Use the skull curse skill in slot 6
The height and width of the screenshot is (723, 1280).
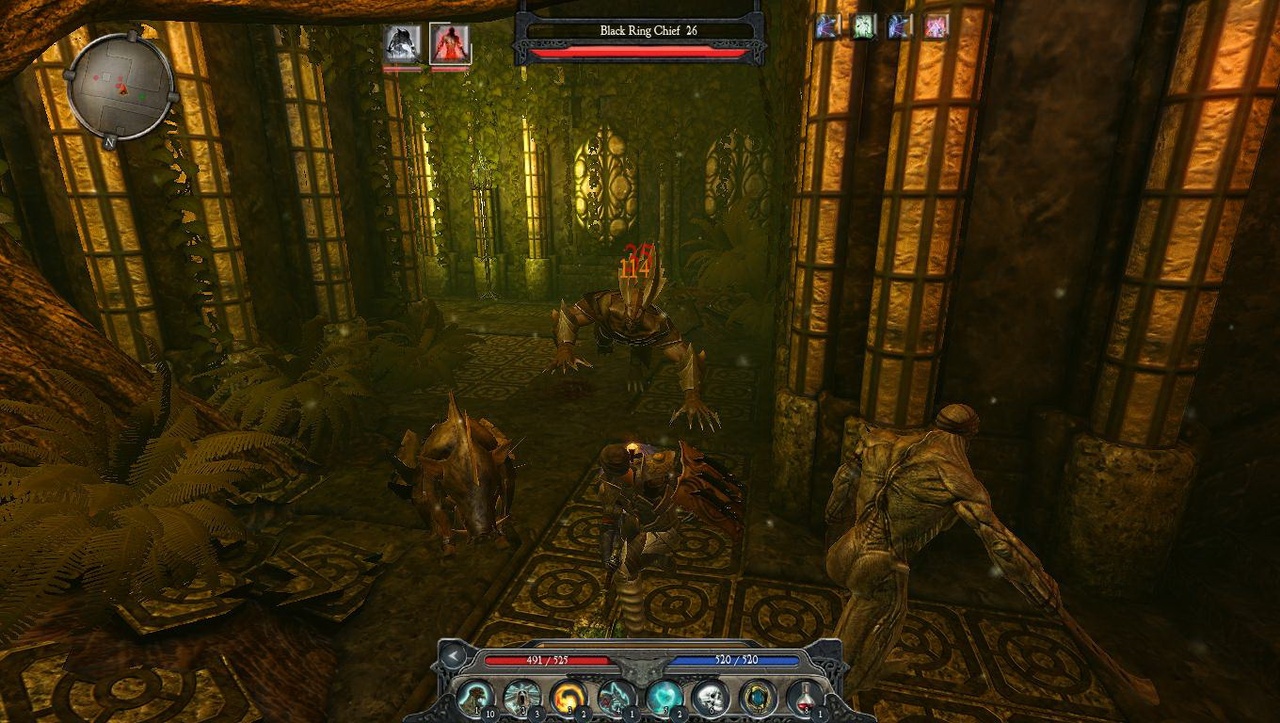click(x=708, y=696)
